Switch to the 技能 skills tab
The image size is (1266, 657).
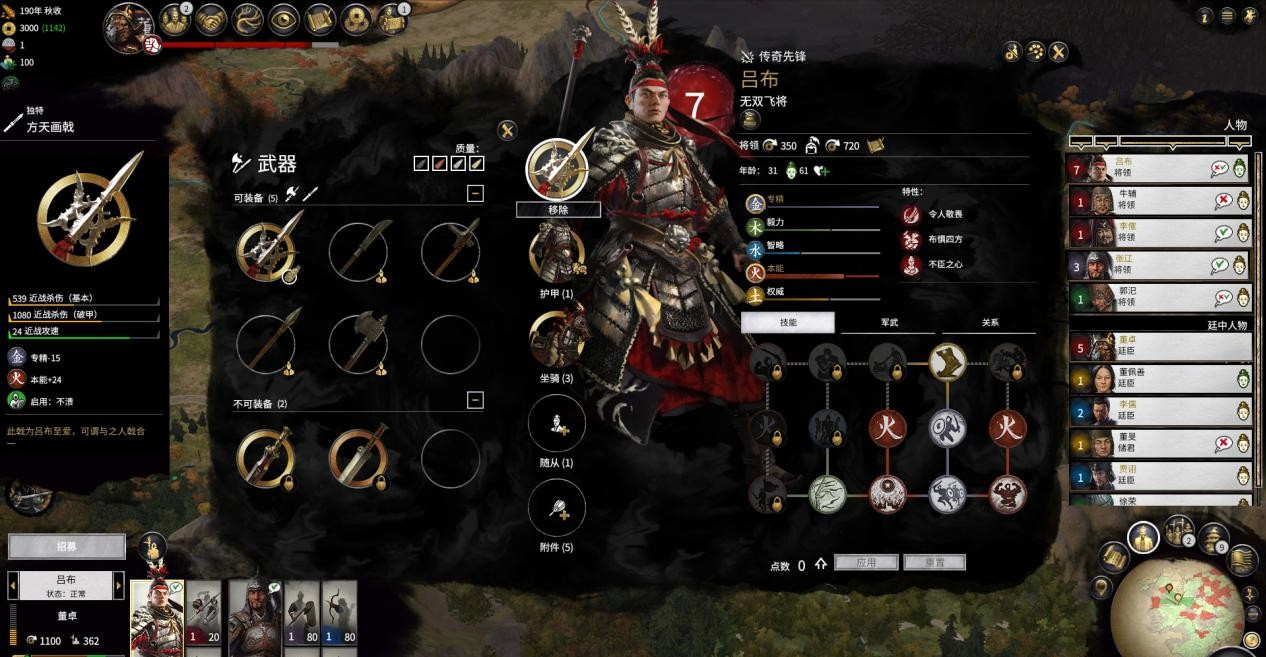[788, 322]
